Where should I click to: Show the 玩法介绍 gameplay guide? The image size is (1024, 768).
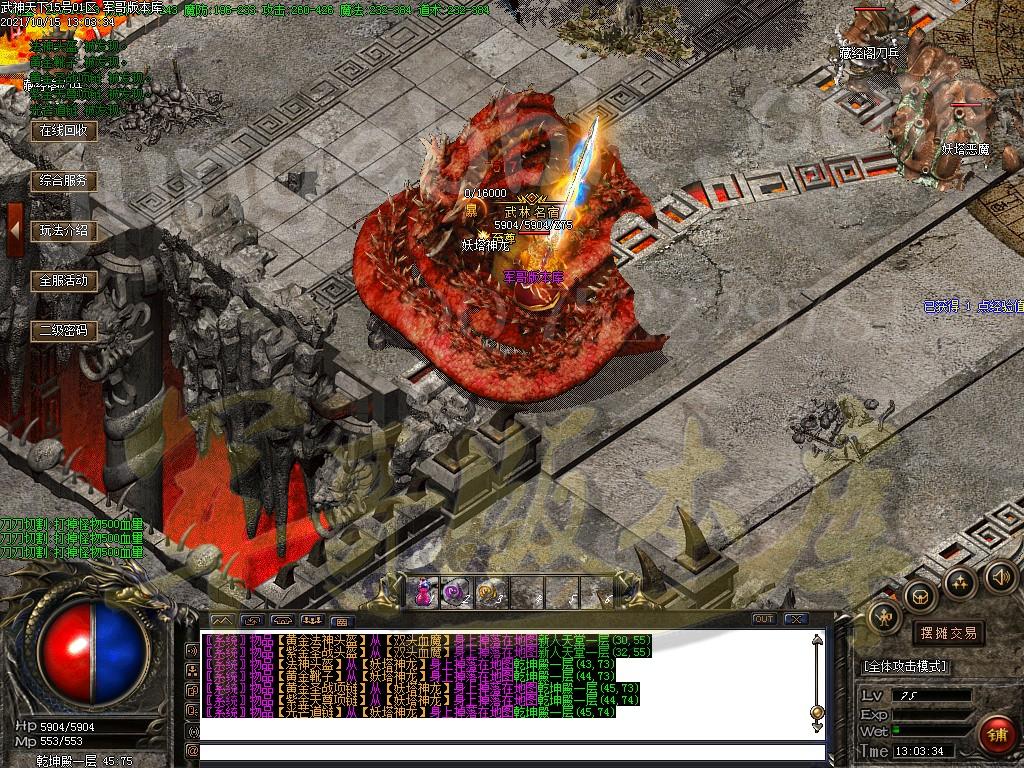point(64,231)
